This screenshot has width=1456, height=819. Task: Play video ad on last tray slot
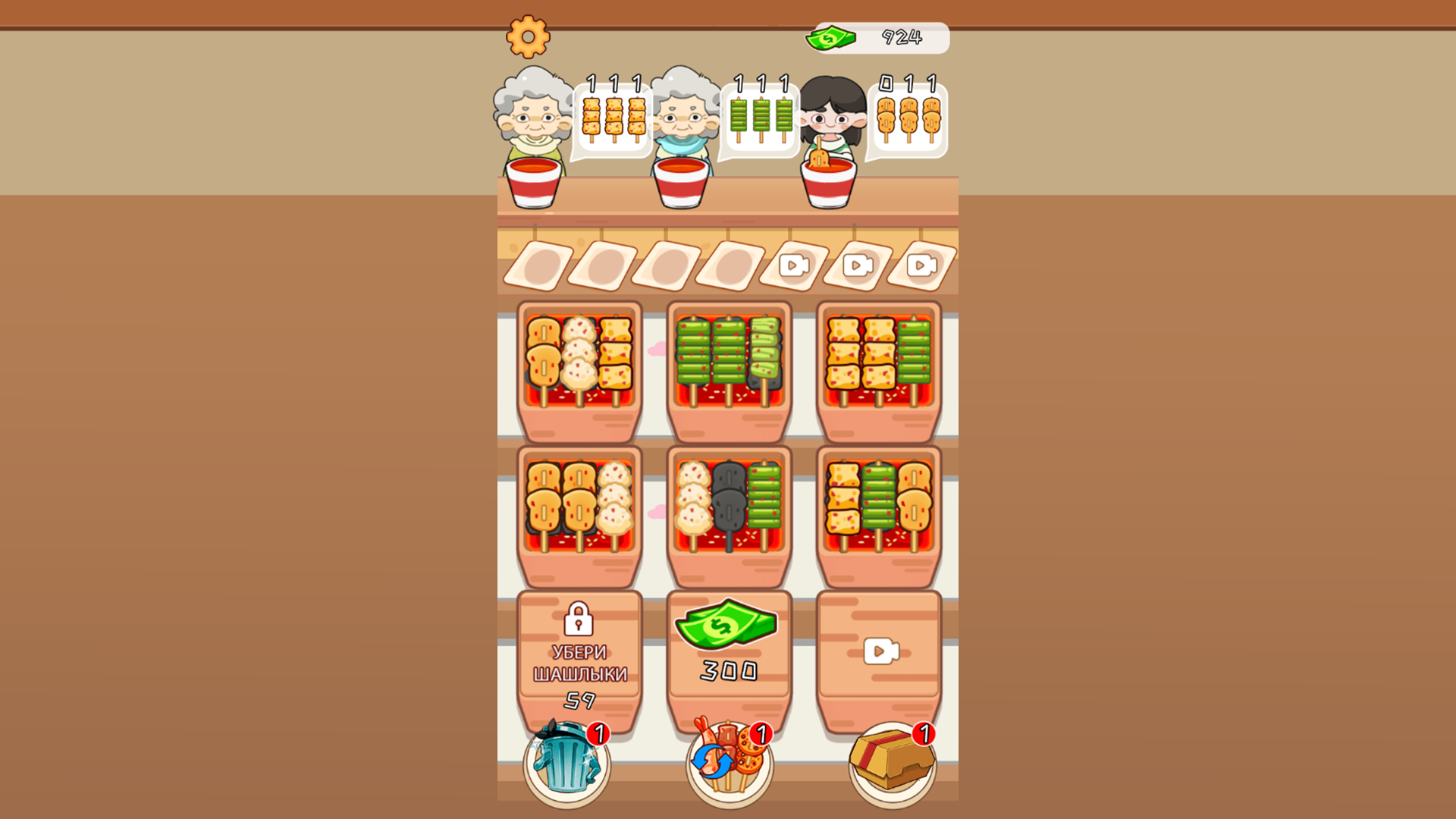click(921, 266)
